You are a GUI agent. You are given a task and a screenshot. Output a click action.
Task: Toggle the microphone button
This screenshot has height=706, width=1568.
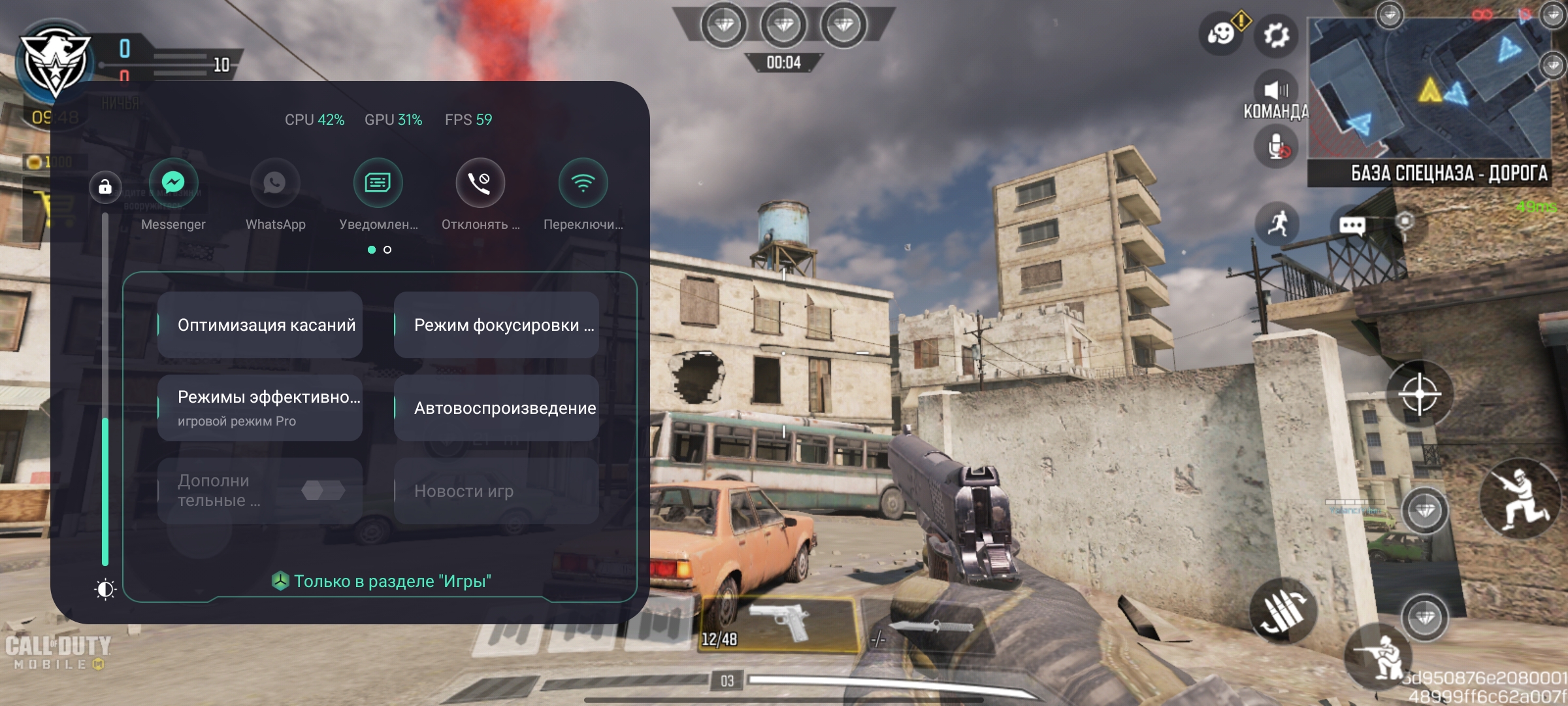click(1276, 146)
